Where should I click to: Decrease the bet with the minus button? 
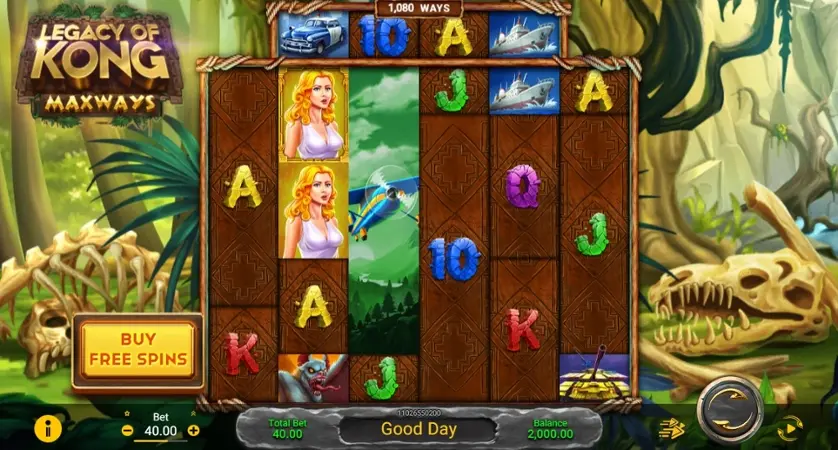pos(127,431)
